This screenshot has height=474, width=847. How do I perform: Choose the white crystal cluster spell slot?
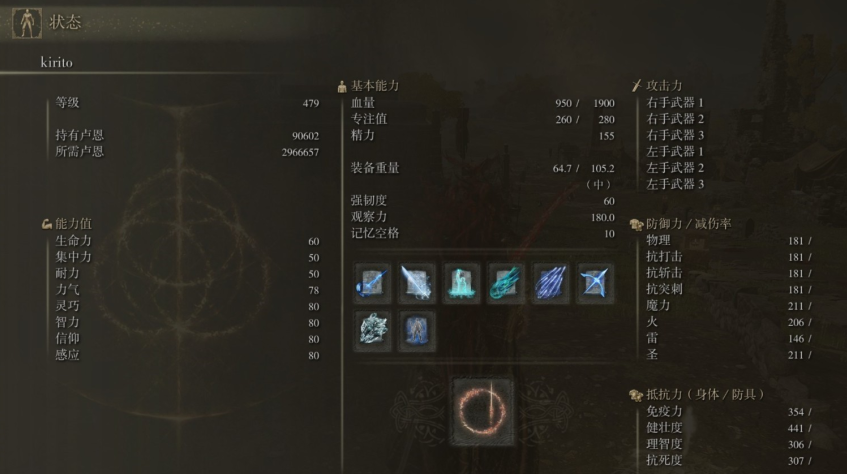click(372, 331)
